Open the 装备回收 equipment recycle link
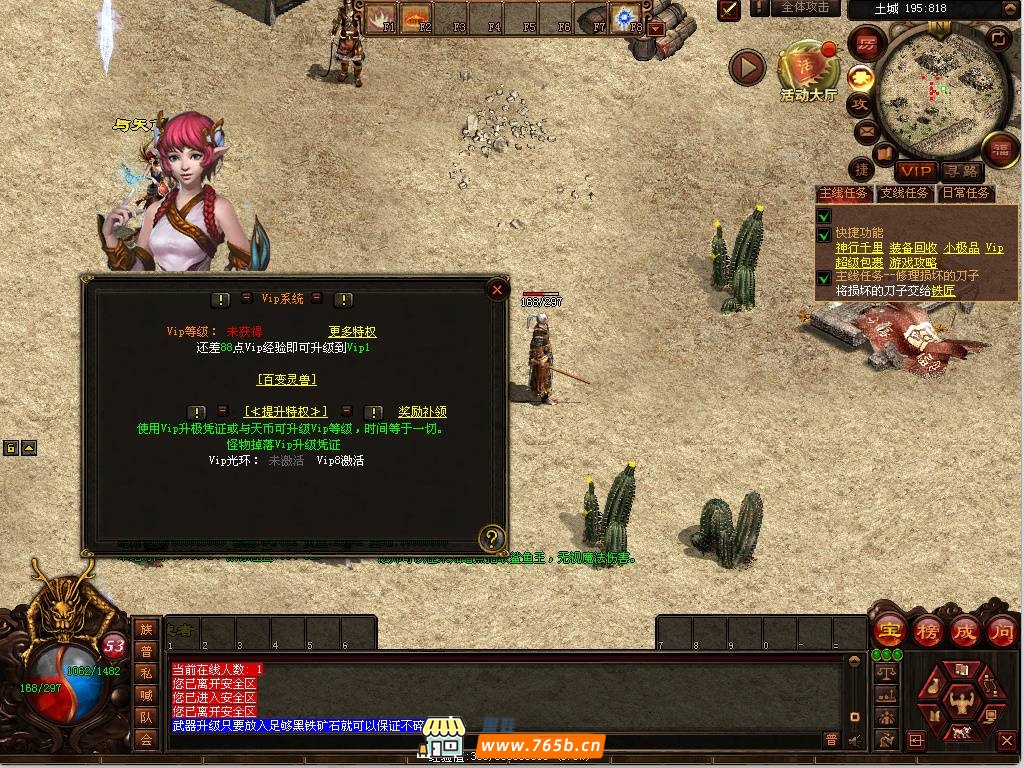The width and height of the screenshot is (1024, 768). tap(913, 248)
